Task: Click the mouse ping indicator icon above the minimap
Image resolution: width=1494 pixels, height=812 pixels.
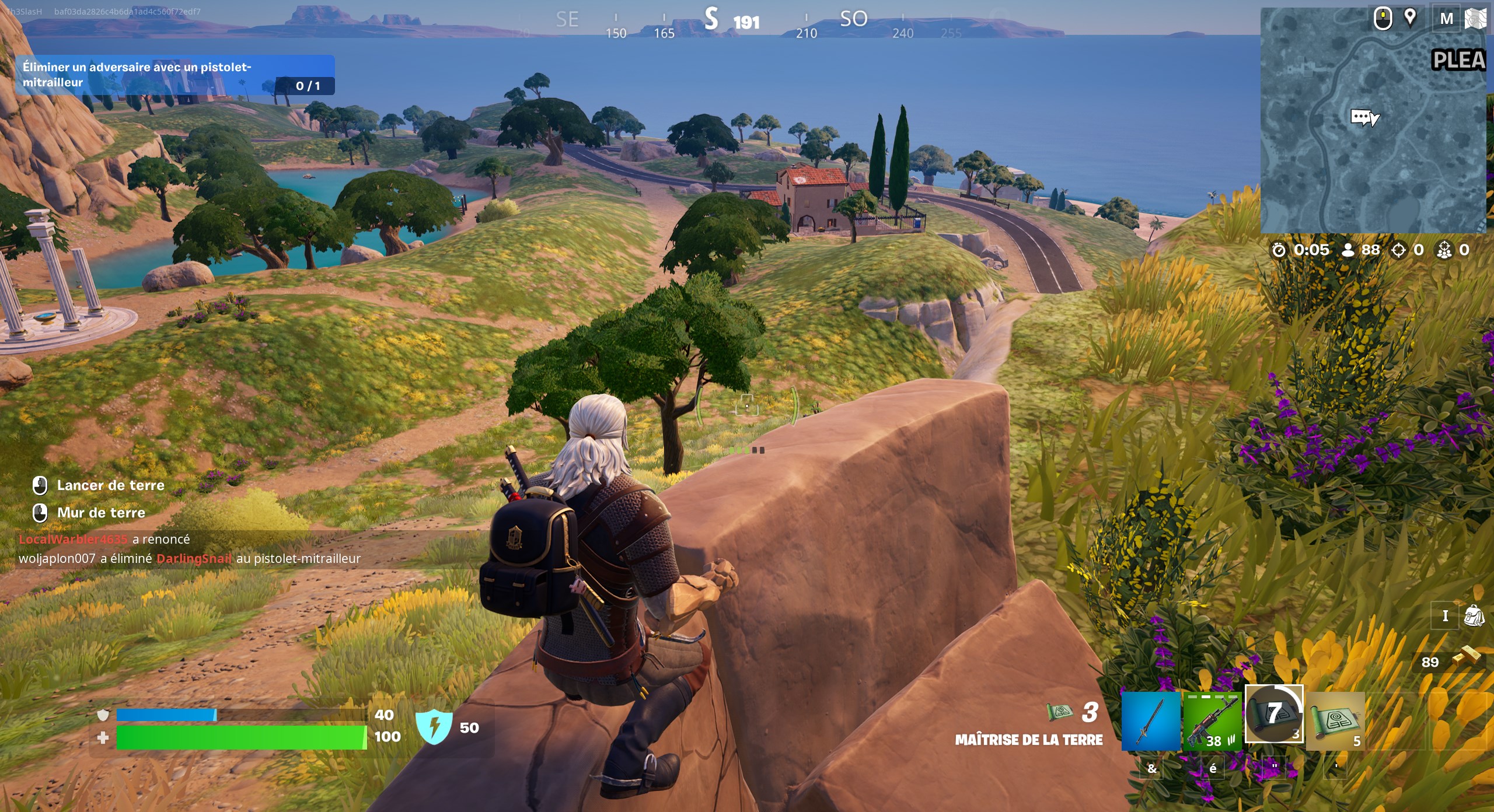Action: 1383,18
